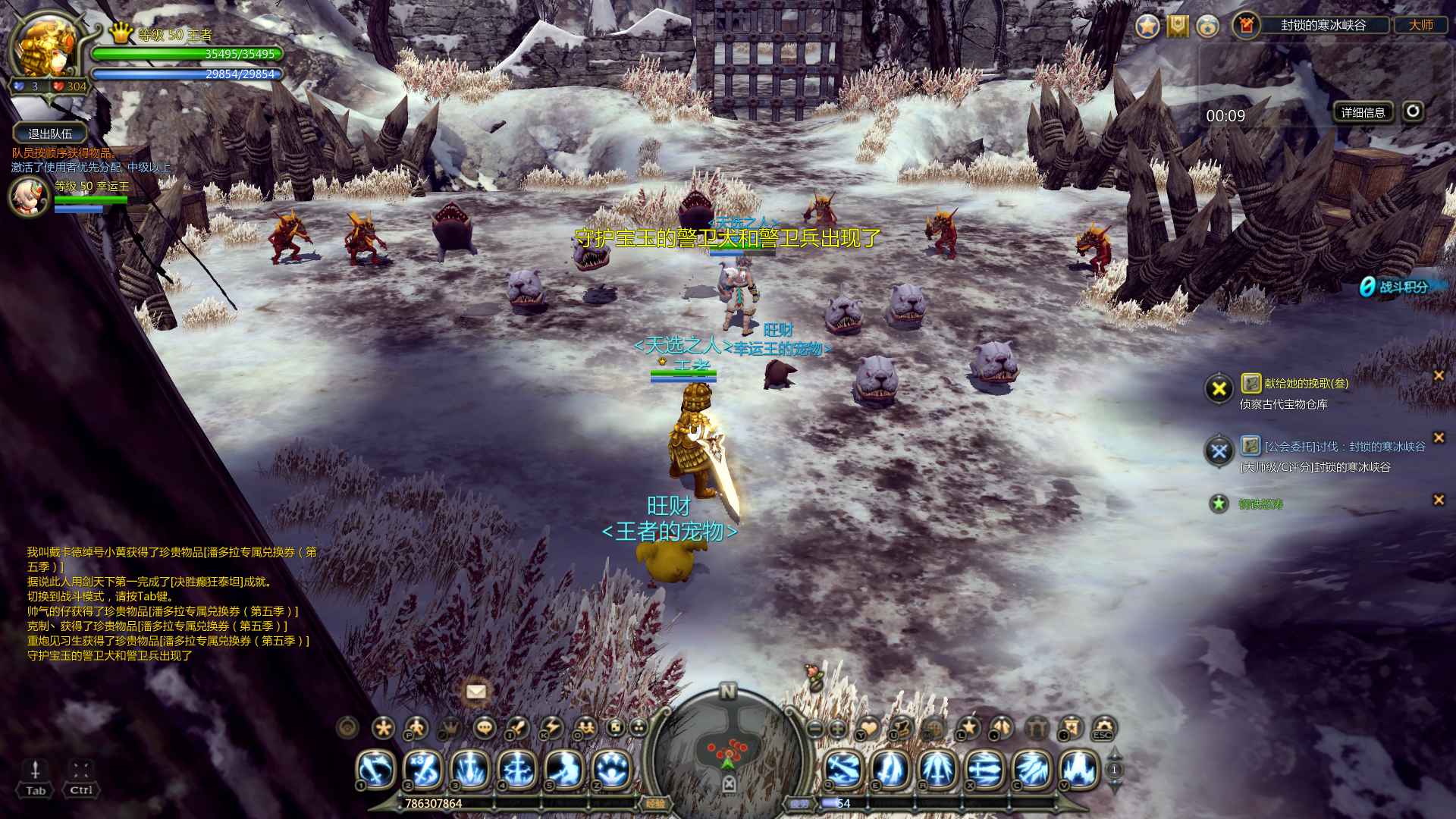Activate the x3 sword skill in slot 2
Image resolution: width=1456 pixels, height=819 pixels.
(422, 769)
